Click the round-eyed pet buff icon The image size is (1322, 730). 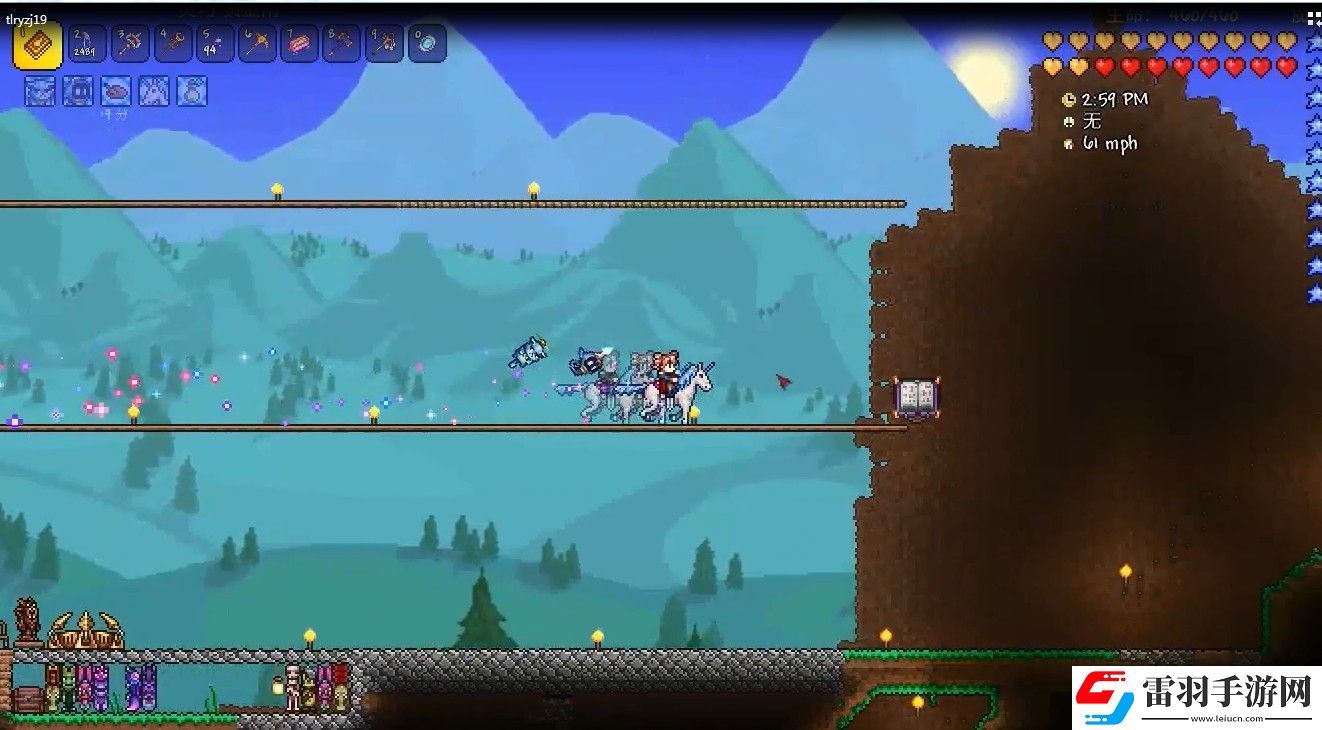point(77,91)
